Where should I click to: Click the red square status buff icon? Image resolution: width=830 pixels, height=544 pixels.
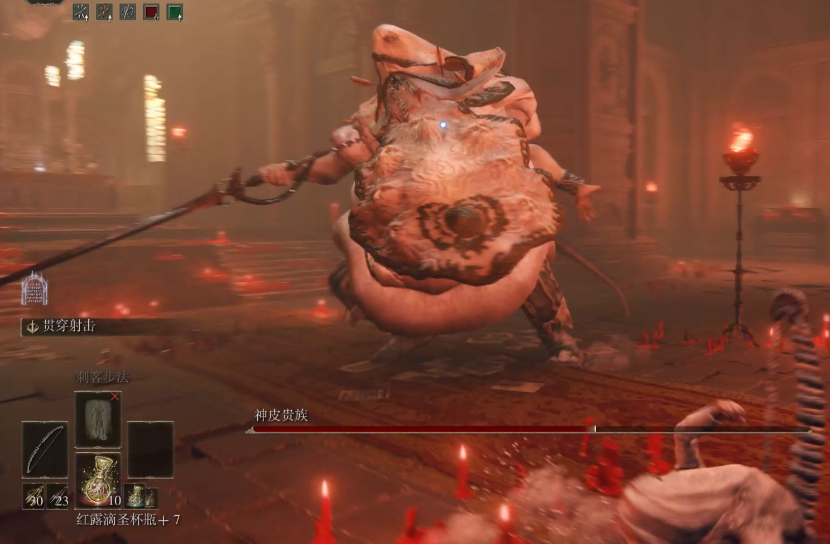151,12
